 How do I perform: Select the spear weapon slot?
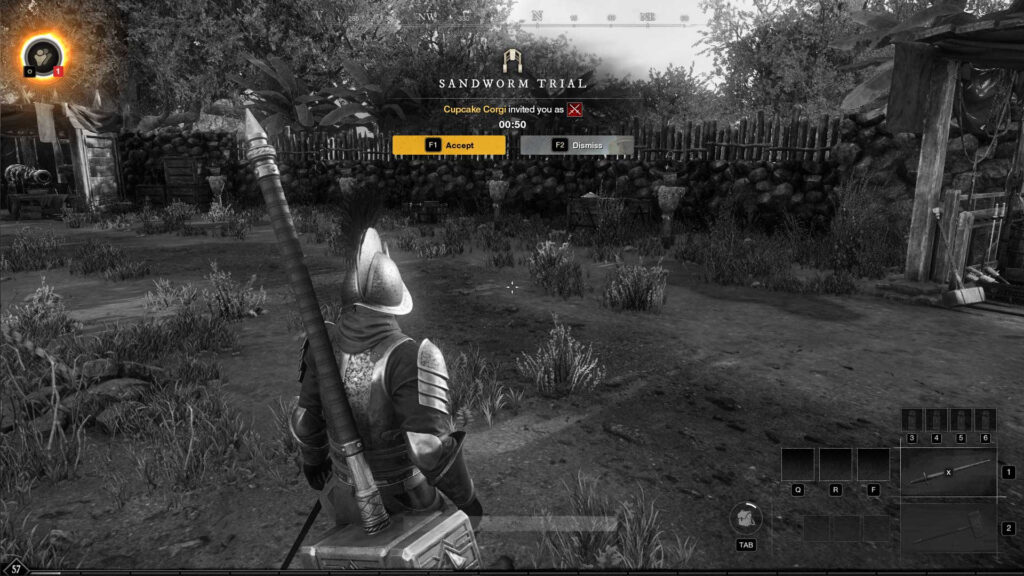pyautogui.click(x=948, y=472)
